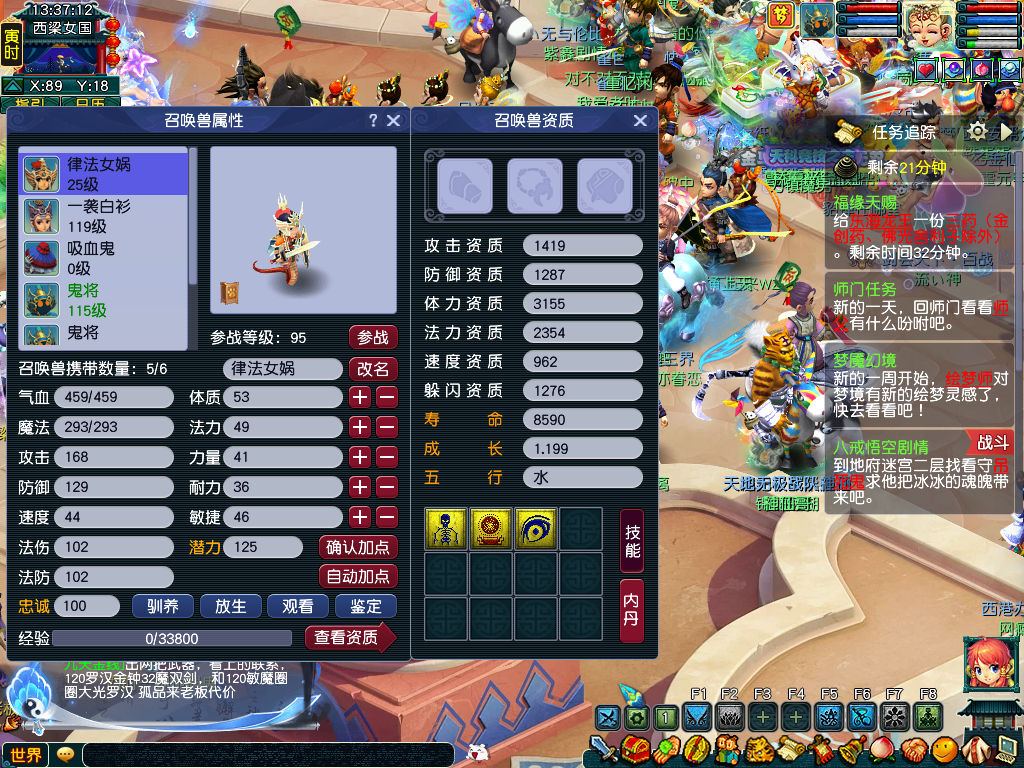Image resolution: width=1024 pixels, height=768 pixels.
Task: Open the question mark help button
Action: pos(373,121)
